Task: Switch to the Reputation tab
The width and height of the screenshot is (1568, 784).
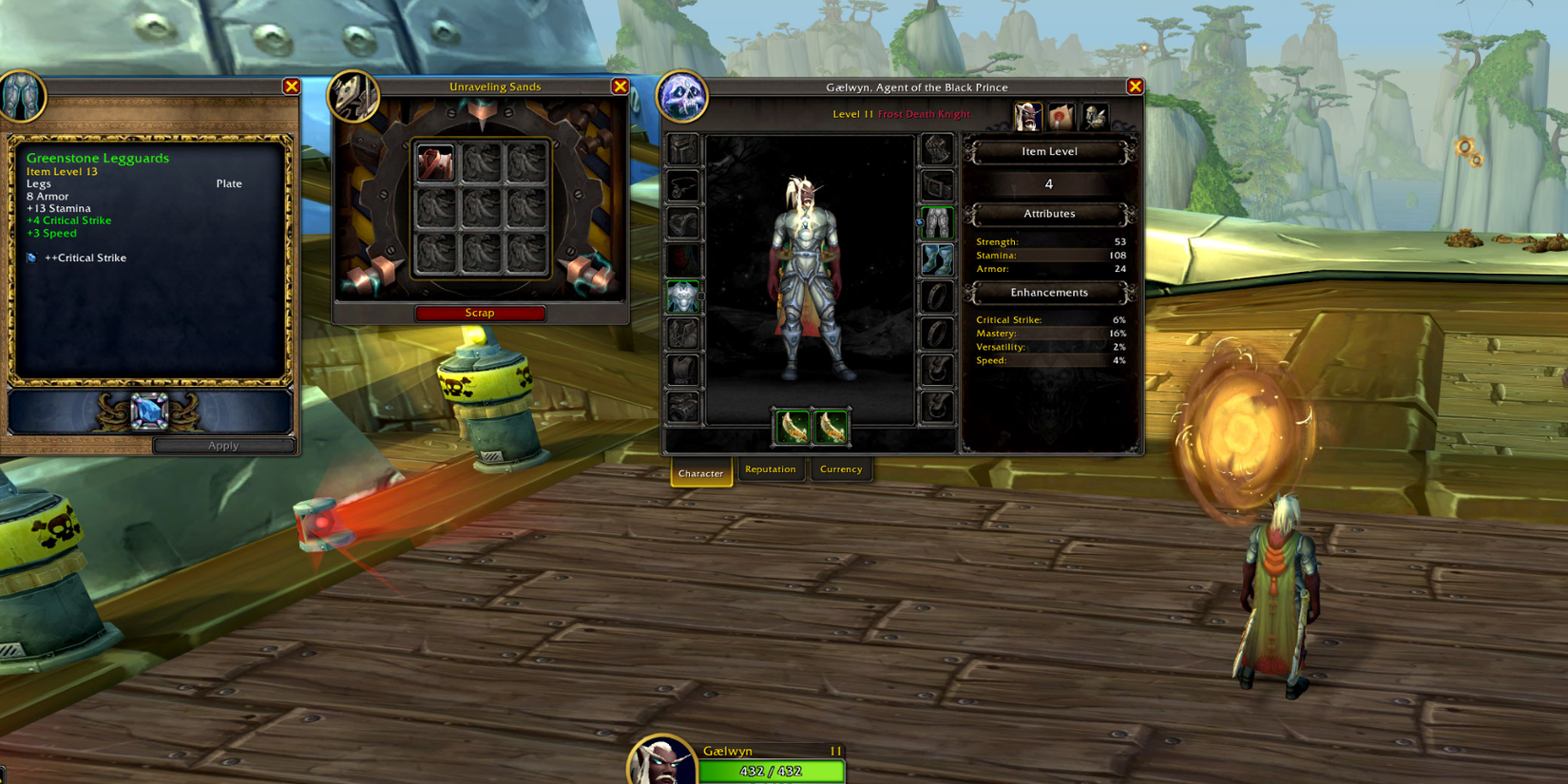Action: pyautogui.click(x=770, y=468)
